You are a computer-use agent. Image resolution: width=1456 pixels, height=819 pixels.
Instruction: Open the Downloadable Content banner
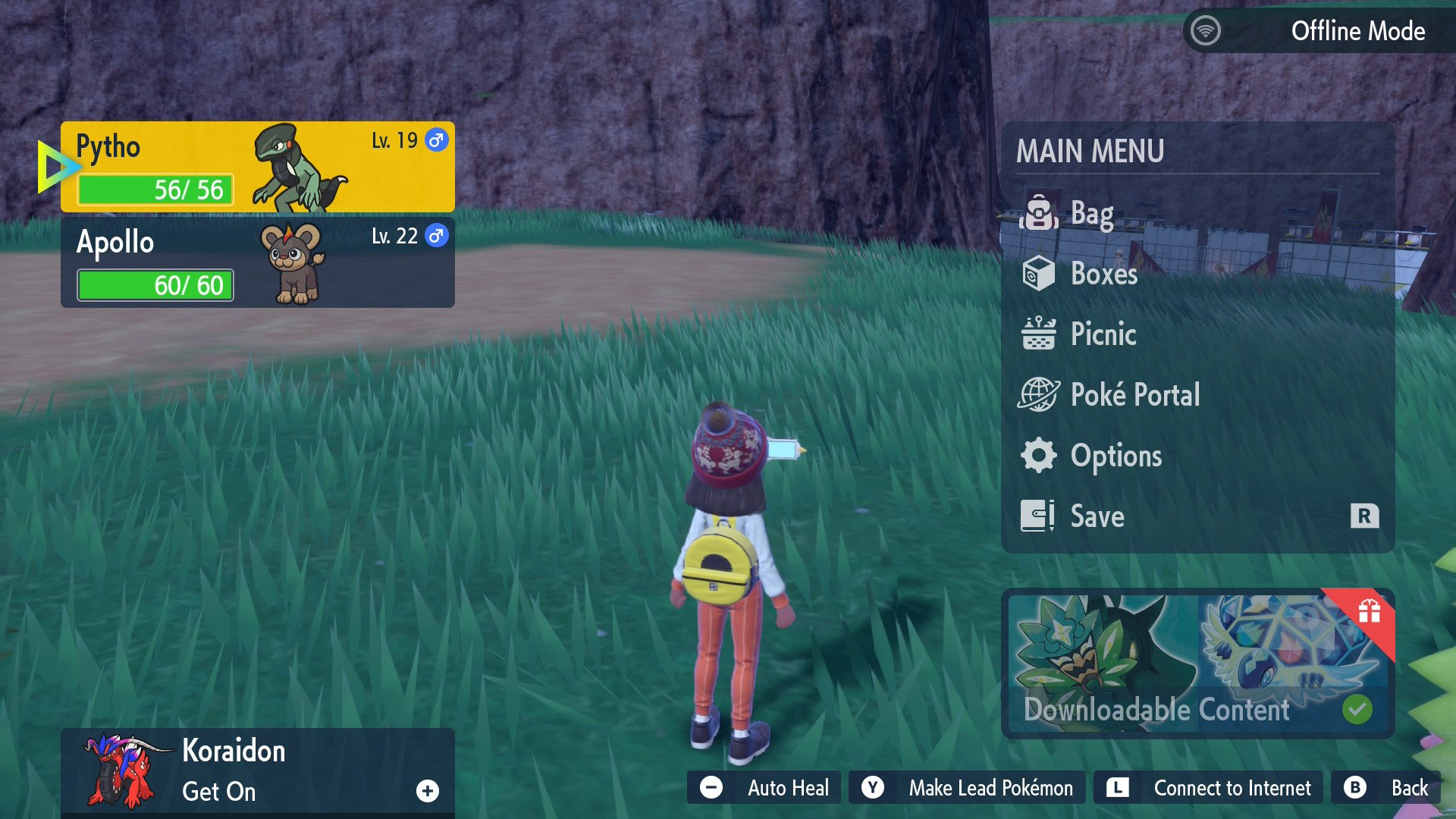pos(1197,664)
